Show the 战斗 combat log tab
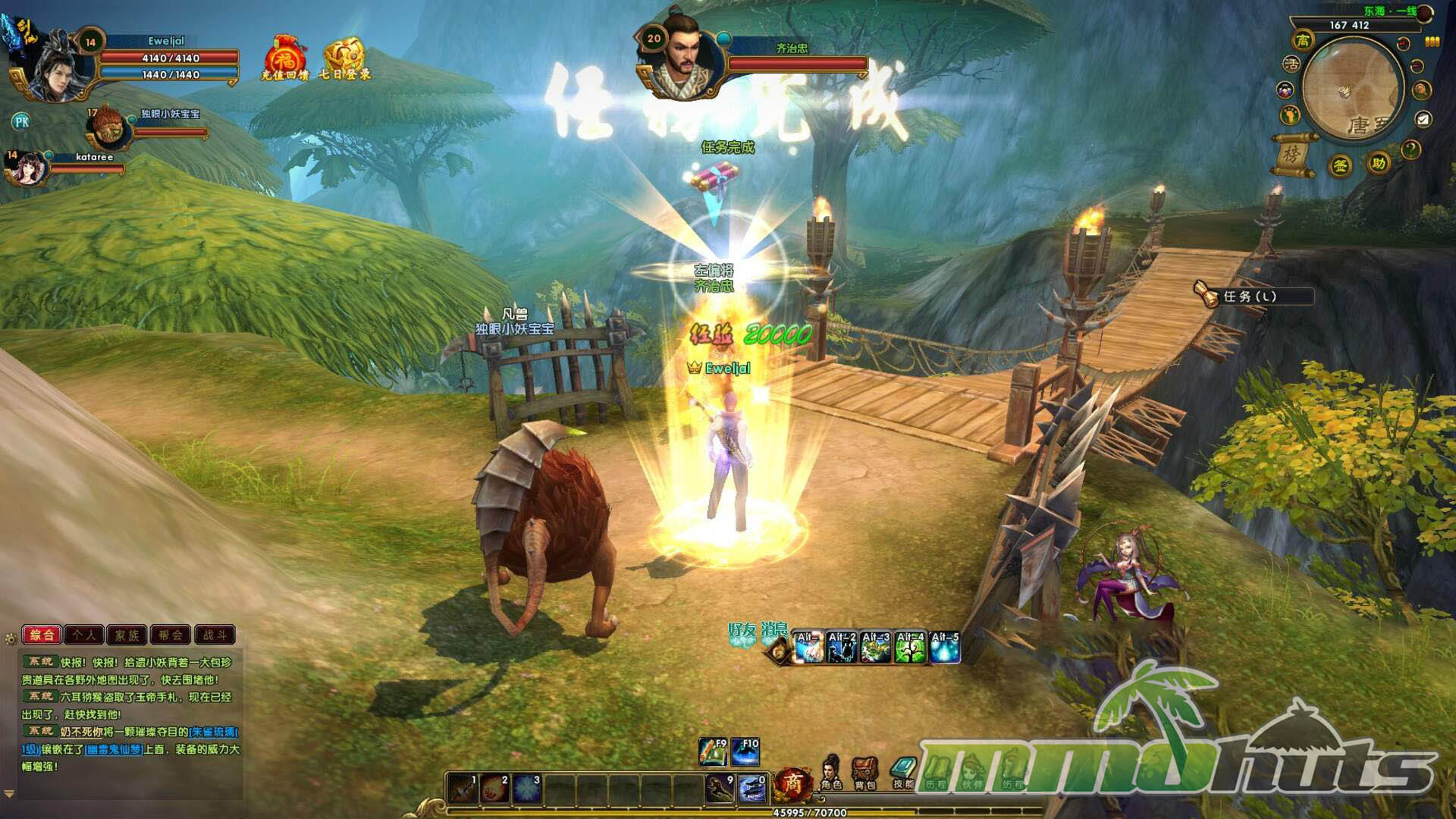The width and height of the screenshot is (1456, 819). click(x=215, y=635)
